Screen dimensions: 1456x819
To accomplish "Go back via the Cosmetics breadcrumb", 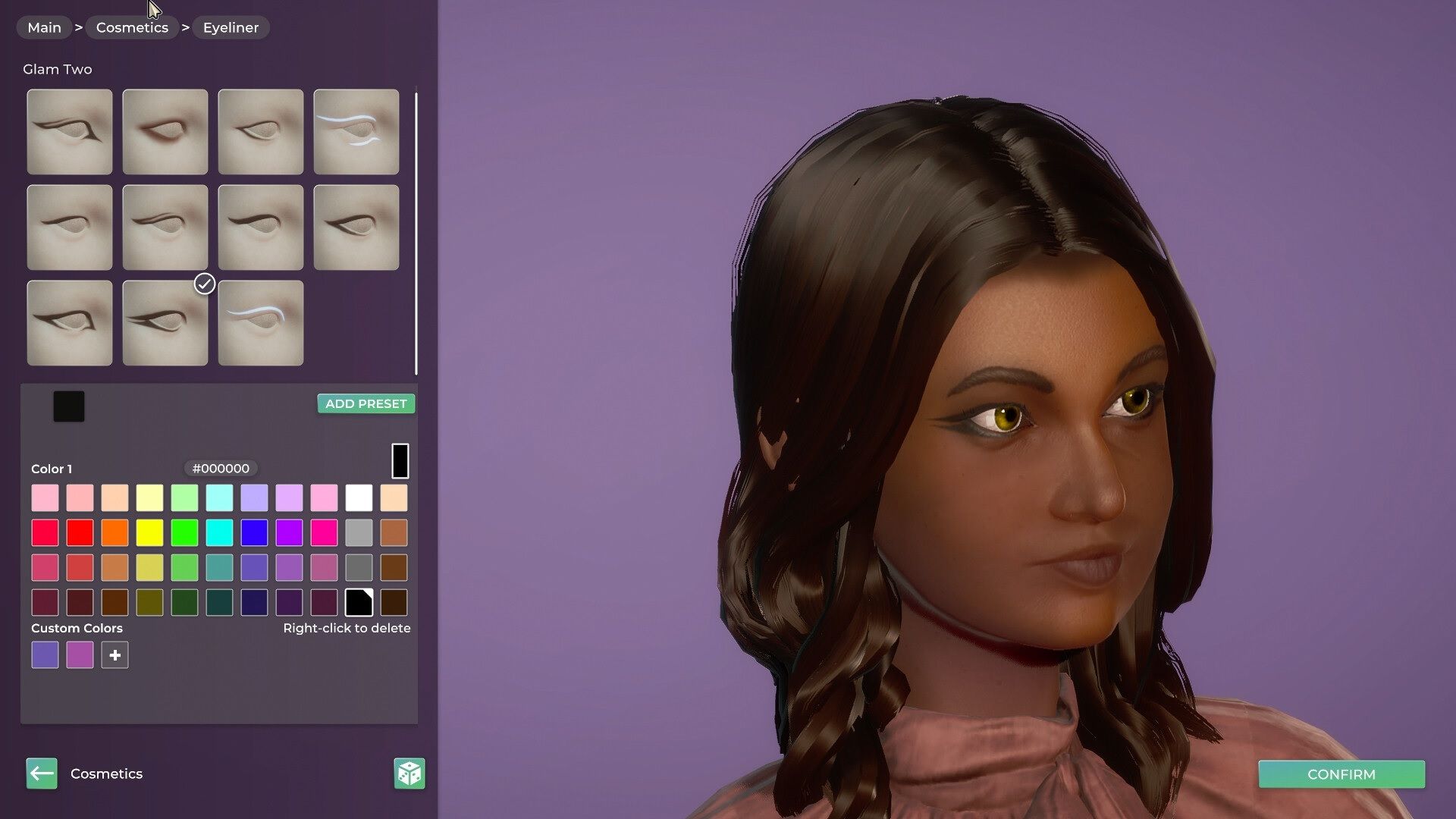I will (132, 27).
